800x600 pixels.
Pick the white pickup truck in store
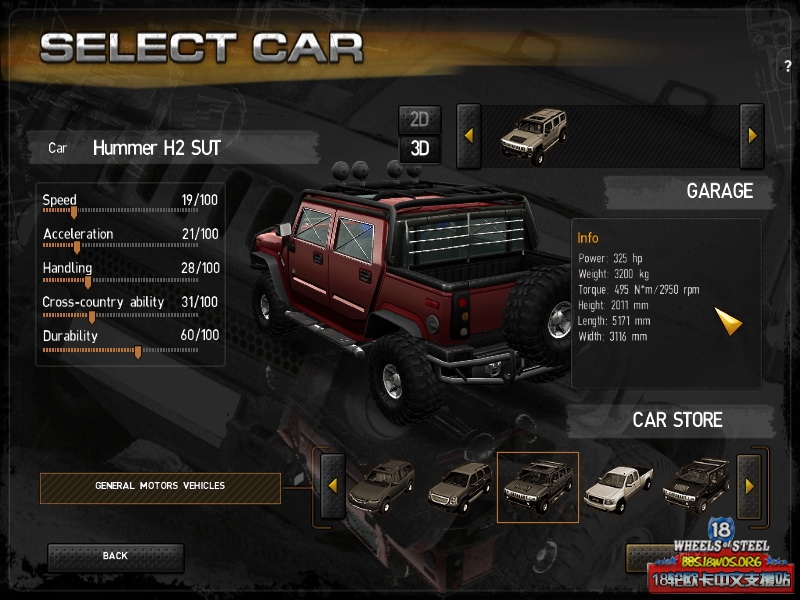click(x=616, y=487)
